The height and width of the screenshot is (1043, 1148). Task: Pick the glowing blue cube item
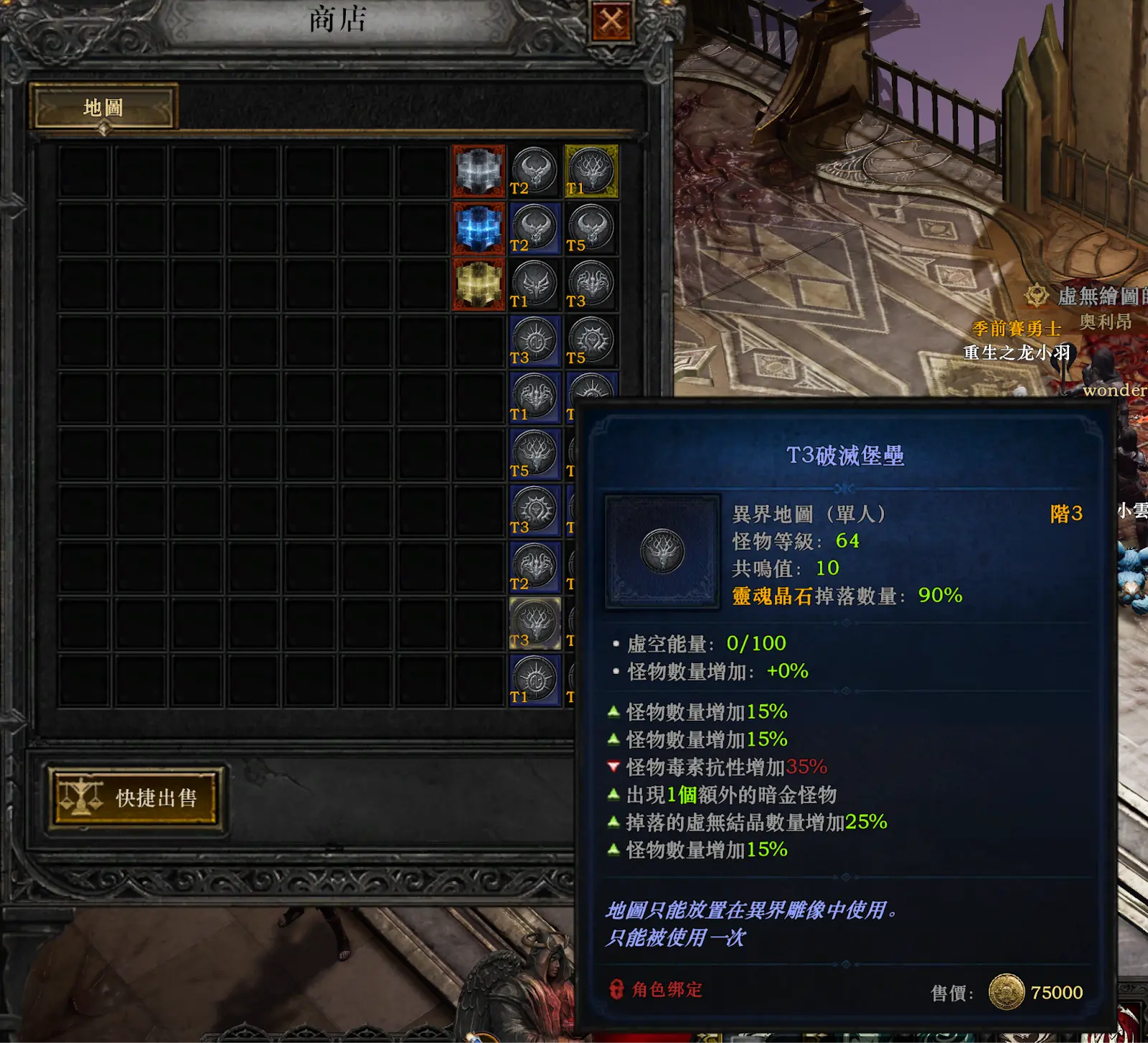[479, 228]
